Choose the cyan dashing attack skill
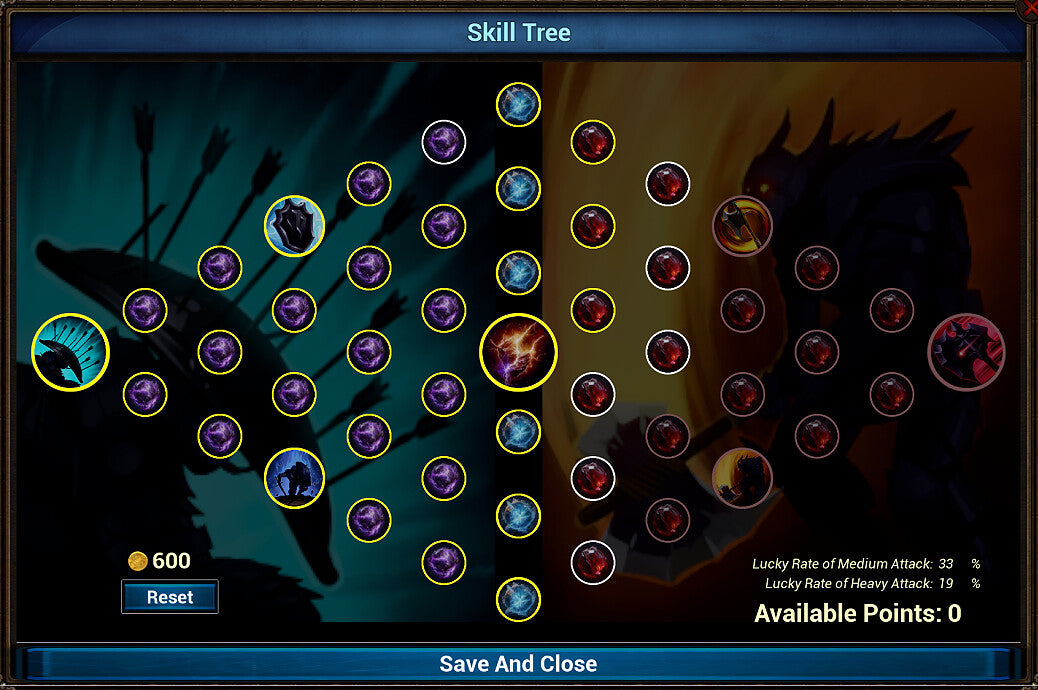This screenshot has height=690, width=1038. pos(70,352)
